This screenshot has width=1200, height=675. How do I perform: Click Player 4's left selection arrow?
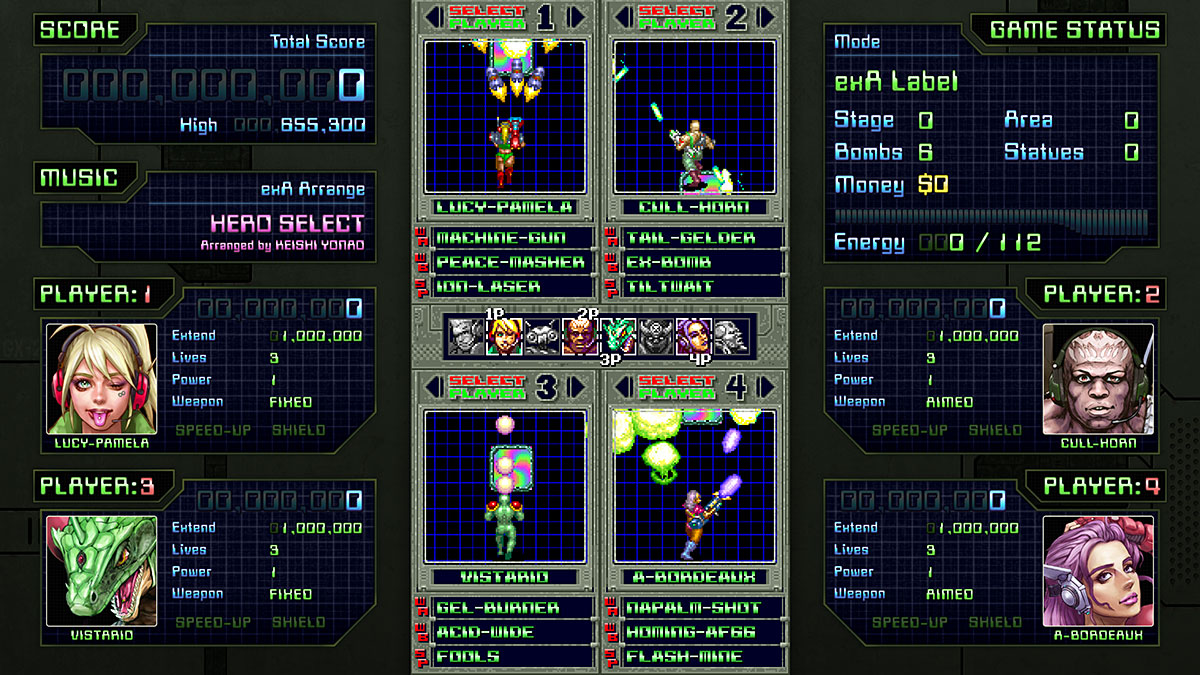623,387
